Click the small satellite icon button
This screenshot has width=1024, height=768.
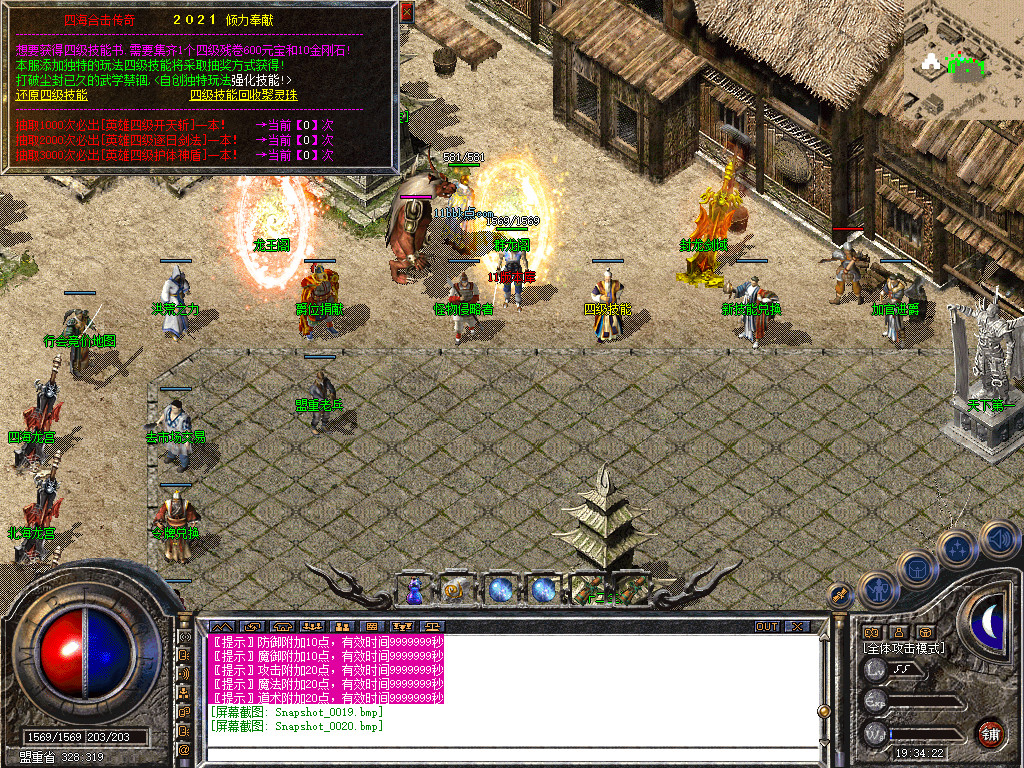[840, 594]
